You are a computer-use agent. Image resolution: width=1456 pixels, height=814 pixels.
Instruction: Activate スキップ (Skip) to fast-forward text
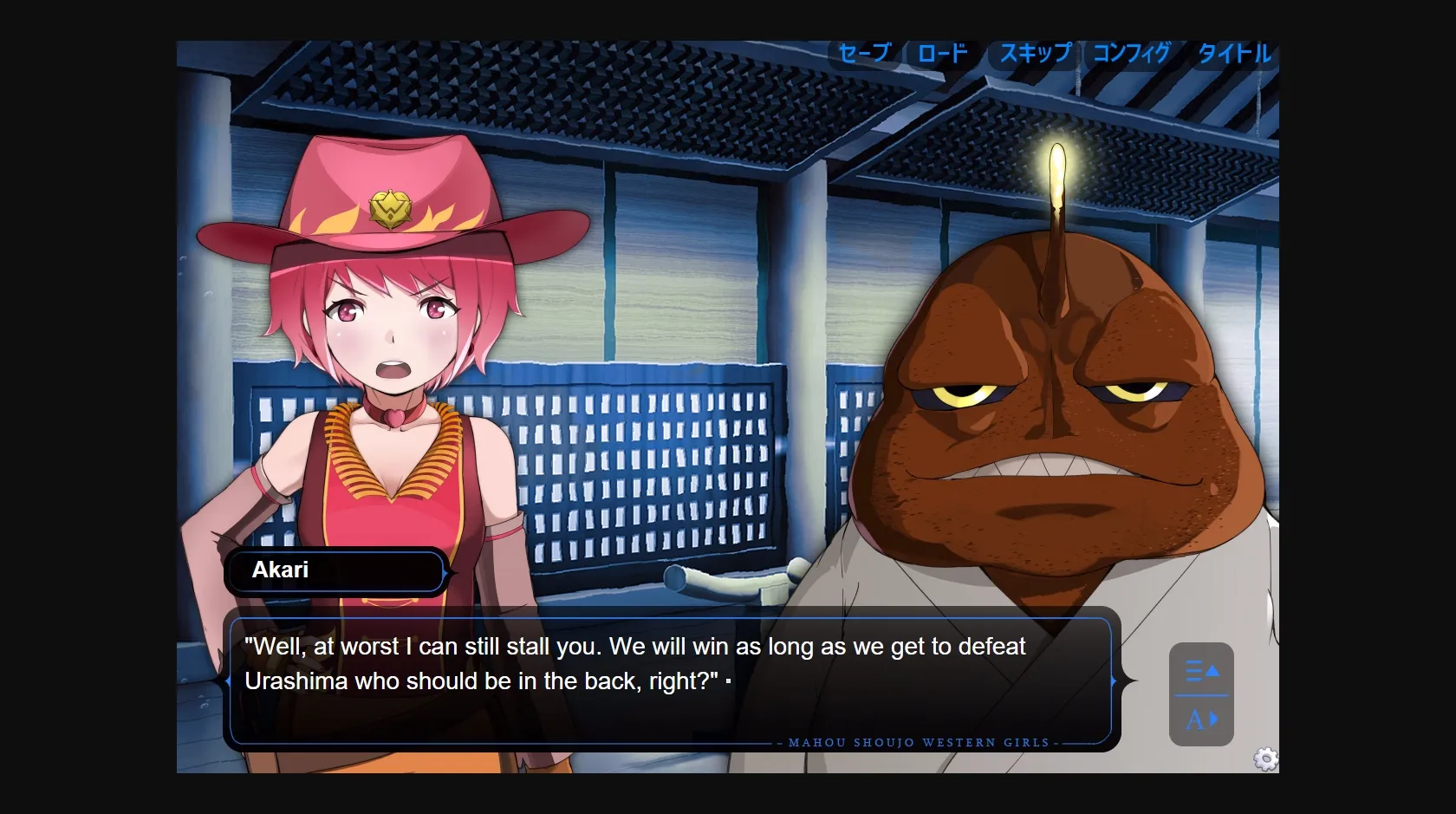[x=1036, y=54]
